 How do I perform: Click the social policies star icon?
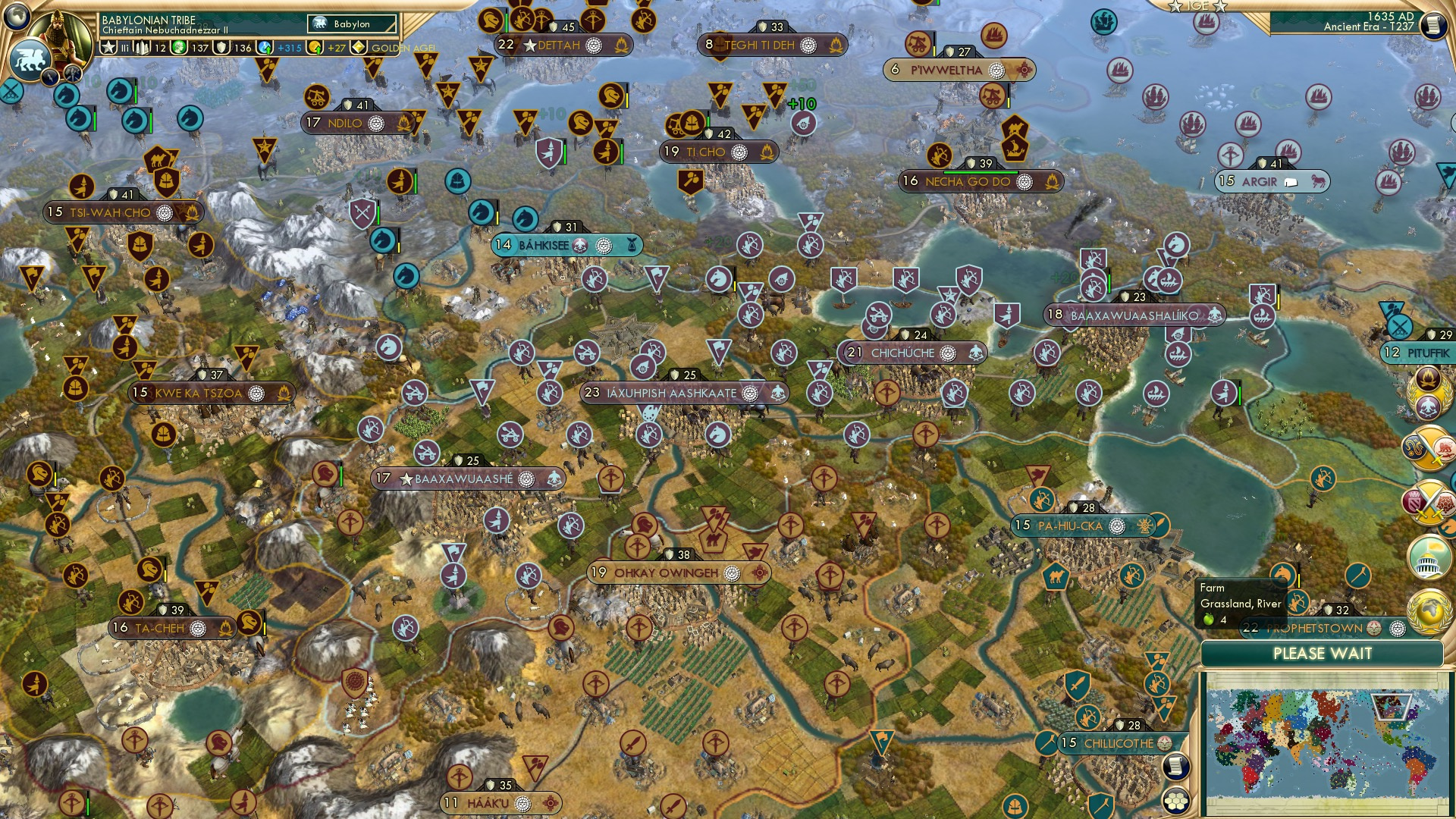point(108,46)
